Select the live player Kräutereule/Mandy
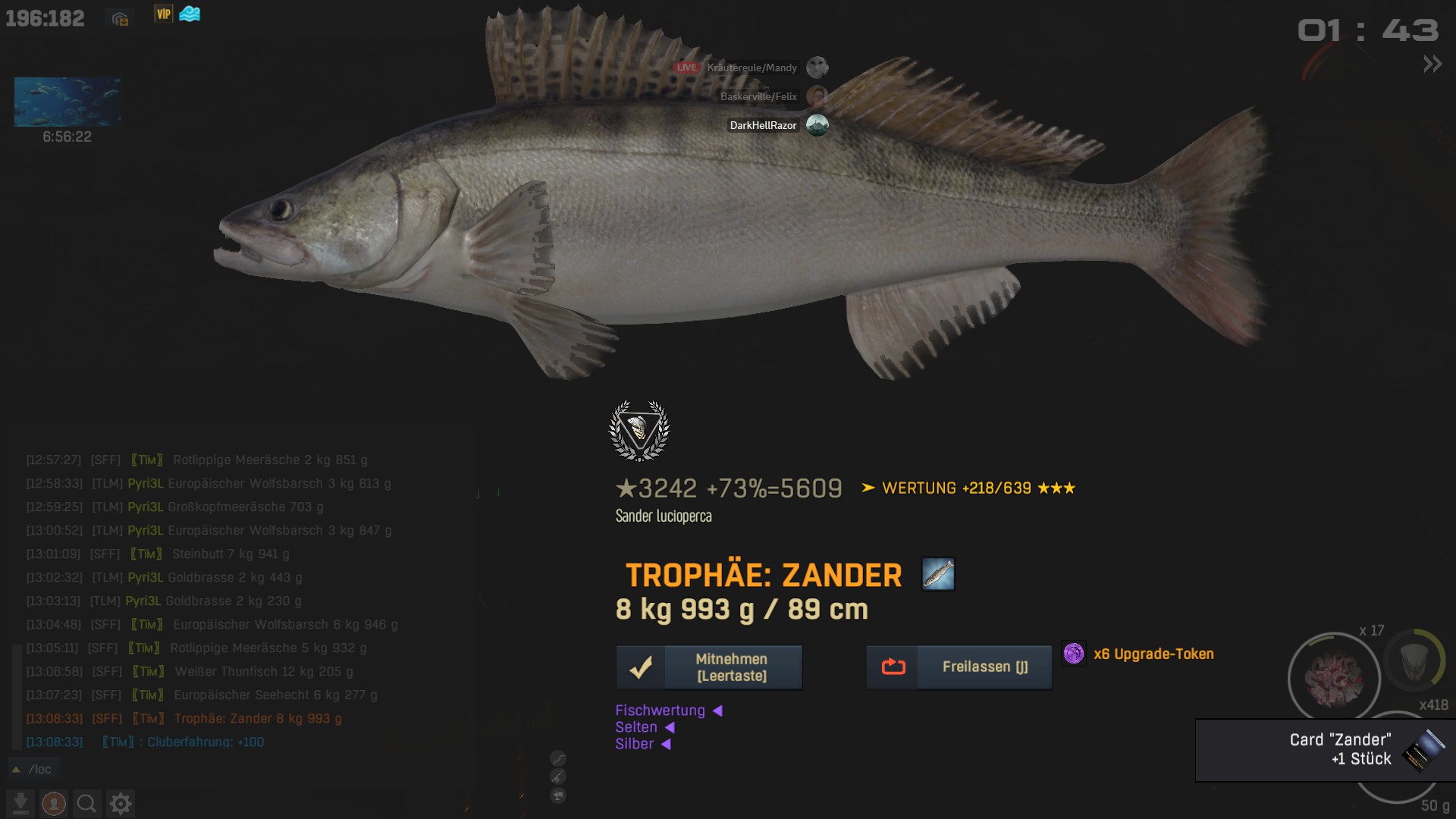The width and height of the screenshot is (1456, 819). pos(752,67)
